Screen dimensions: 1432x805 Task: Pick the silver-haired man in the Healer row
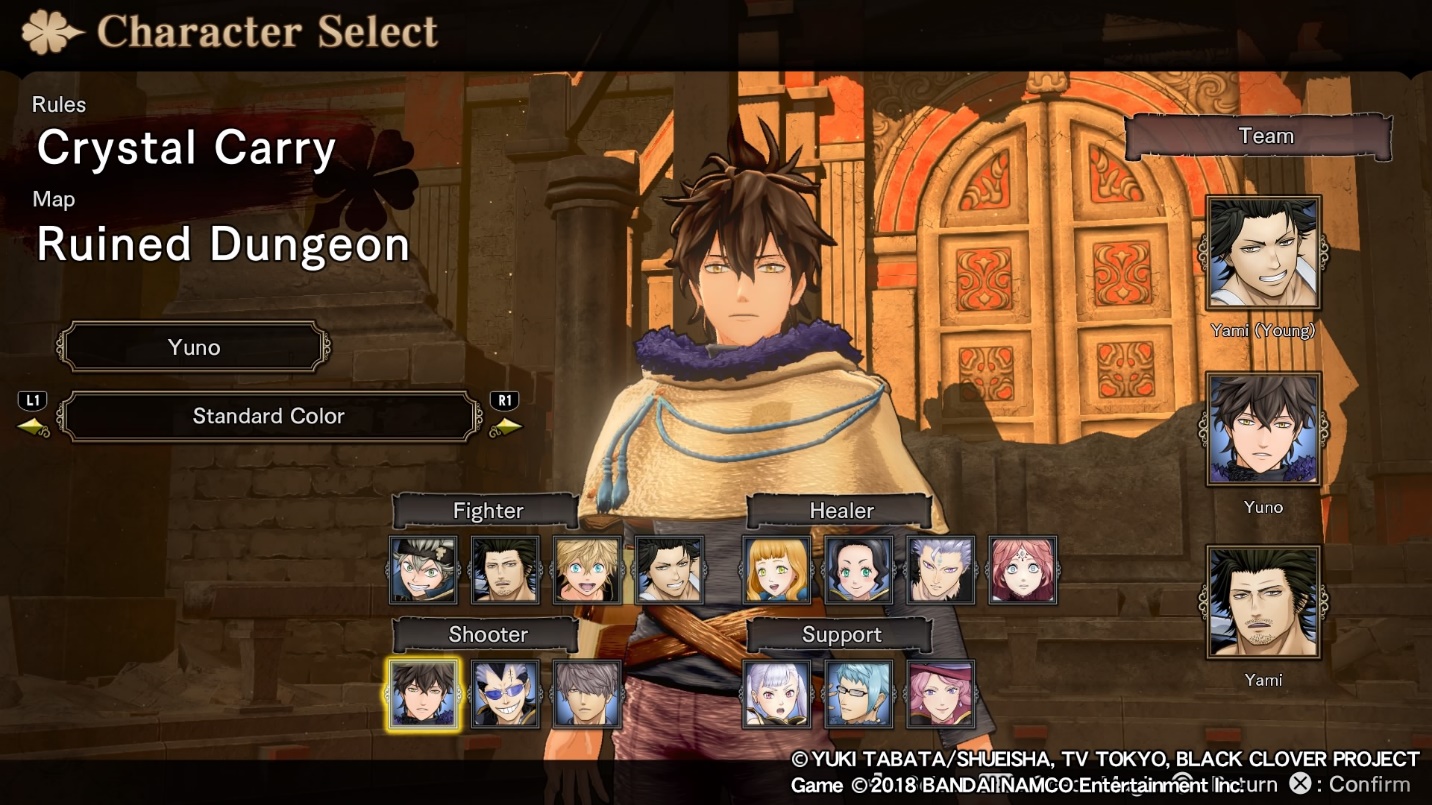coord(941,570)
